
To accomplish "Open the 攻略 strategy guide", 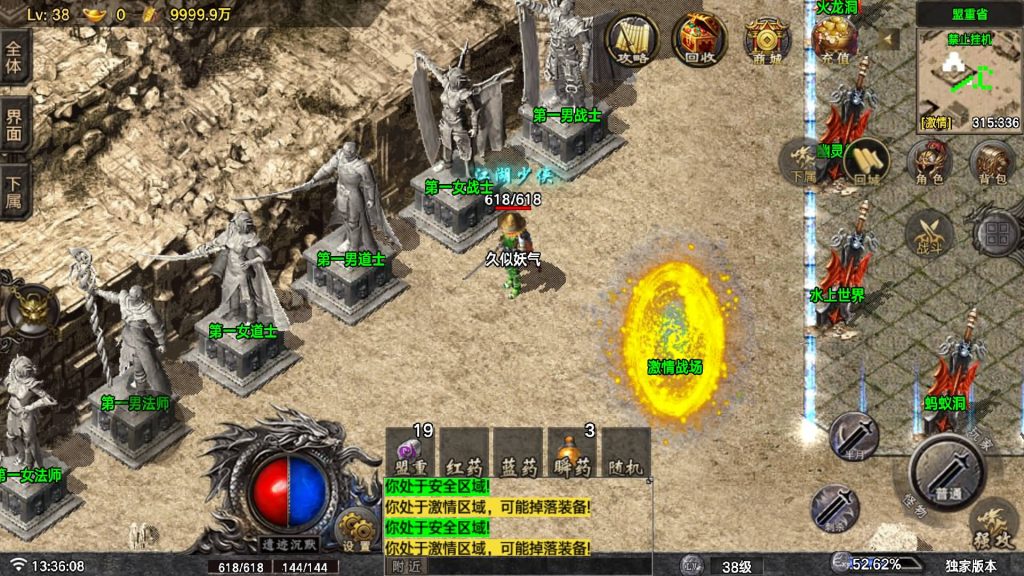I will pos(633,40).
